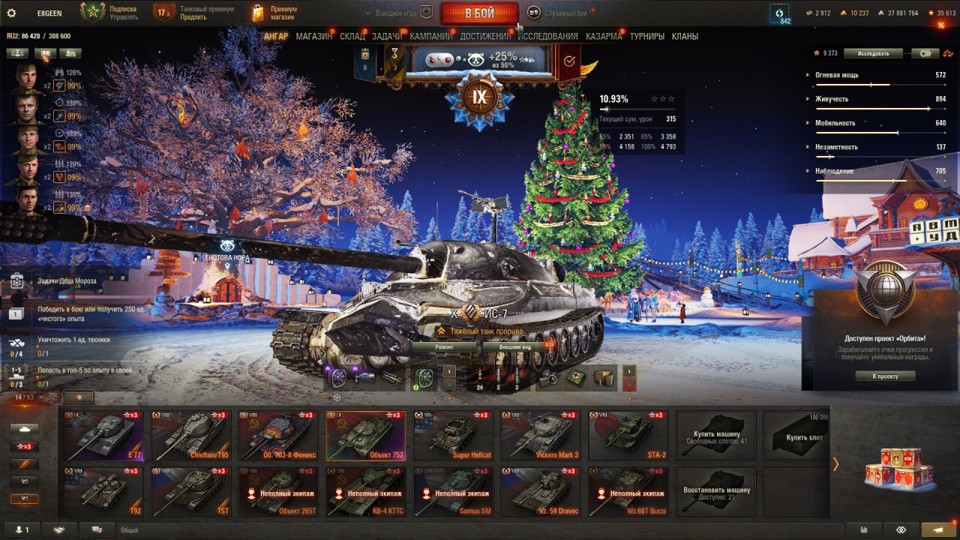960x540 pixels.
Task: Switch to the СКЛАД tab
Action: 352,36
